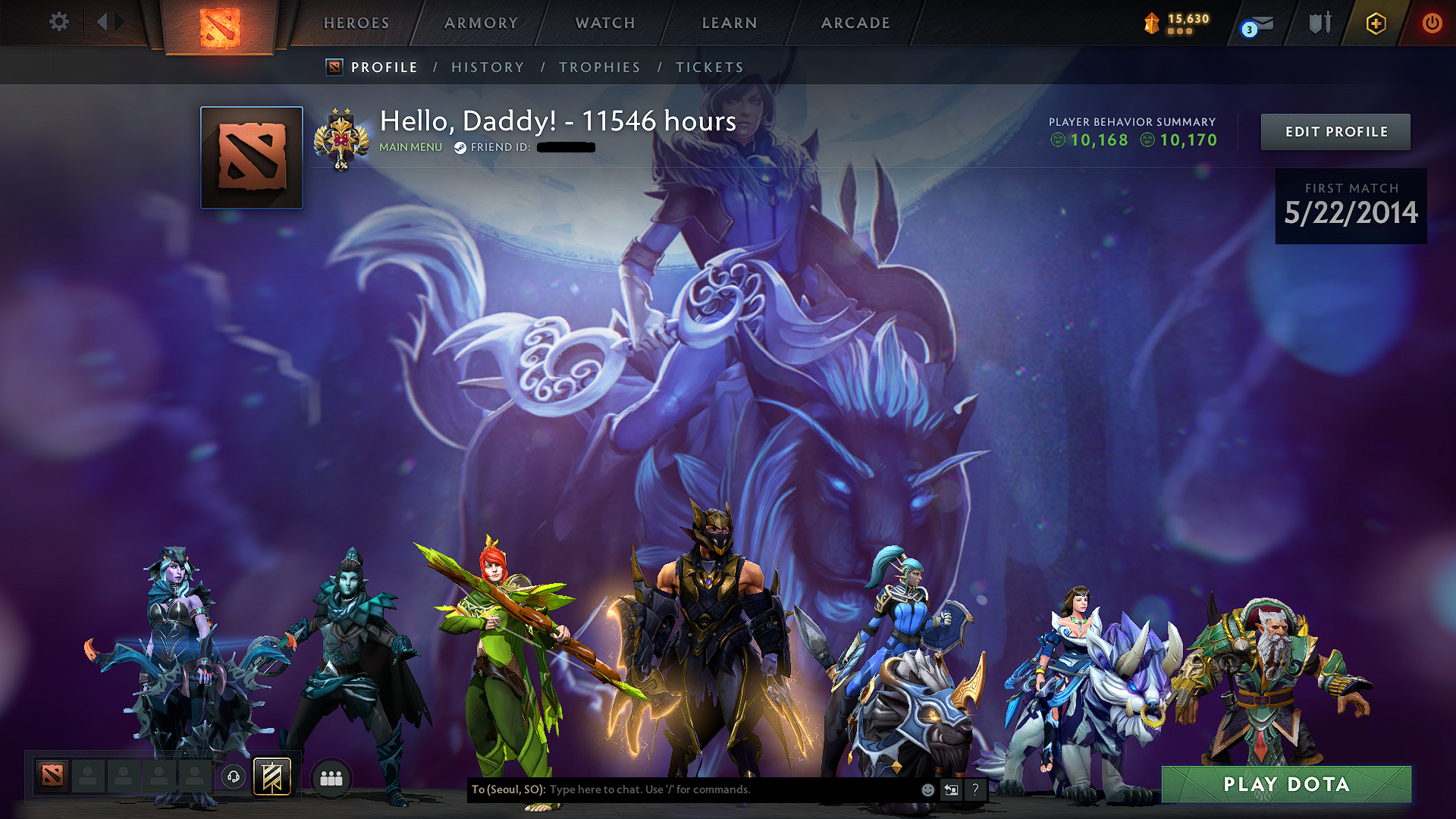Open the settings gear icon
Viewport: 1456px width, 819px height.
pyautogui.click(x=58, y=23)
